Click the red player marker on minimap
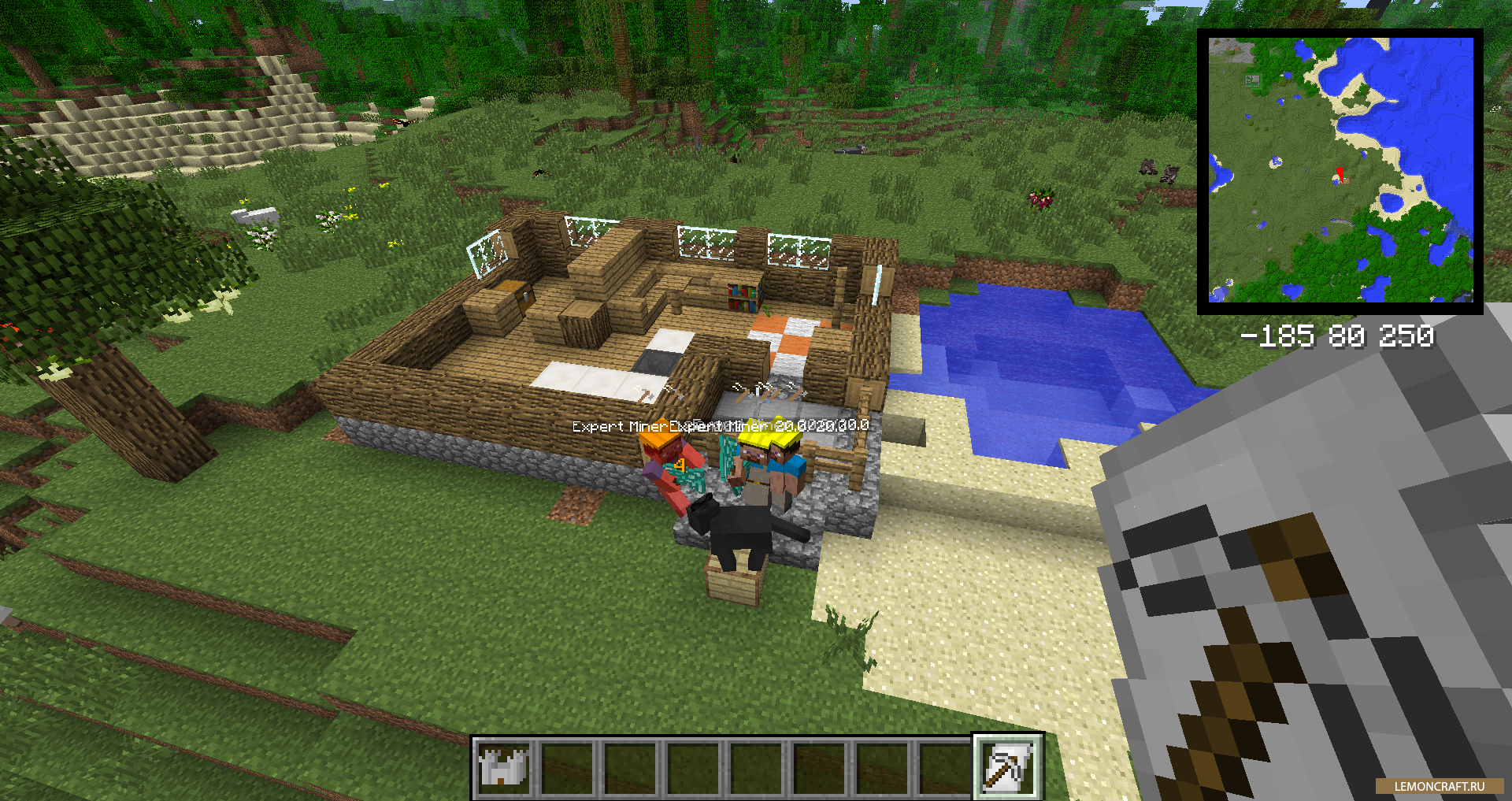This screenshot has height=801, width=1512. [1340, 175]
